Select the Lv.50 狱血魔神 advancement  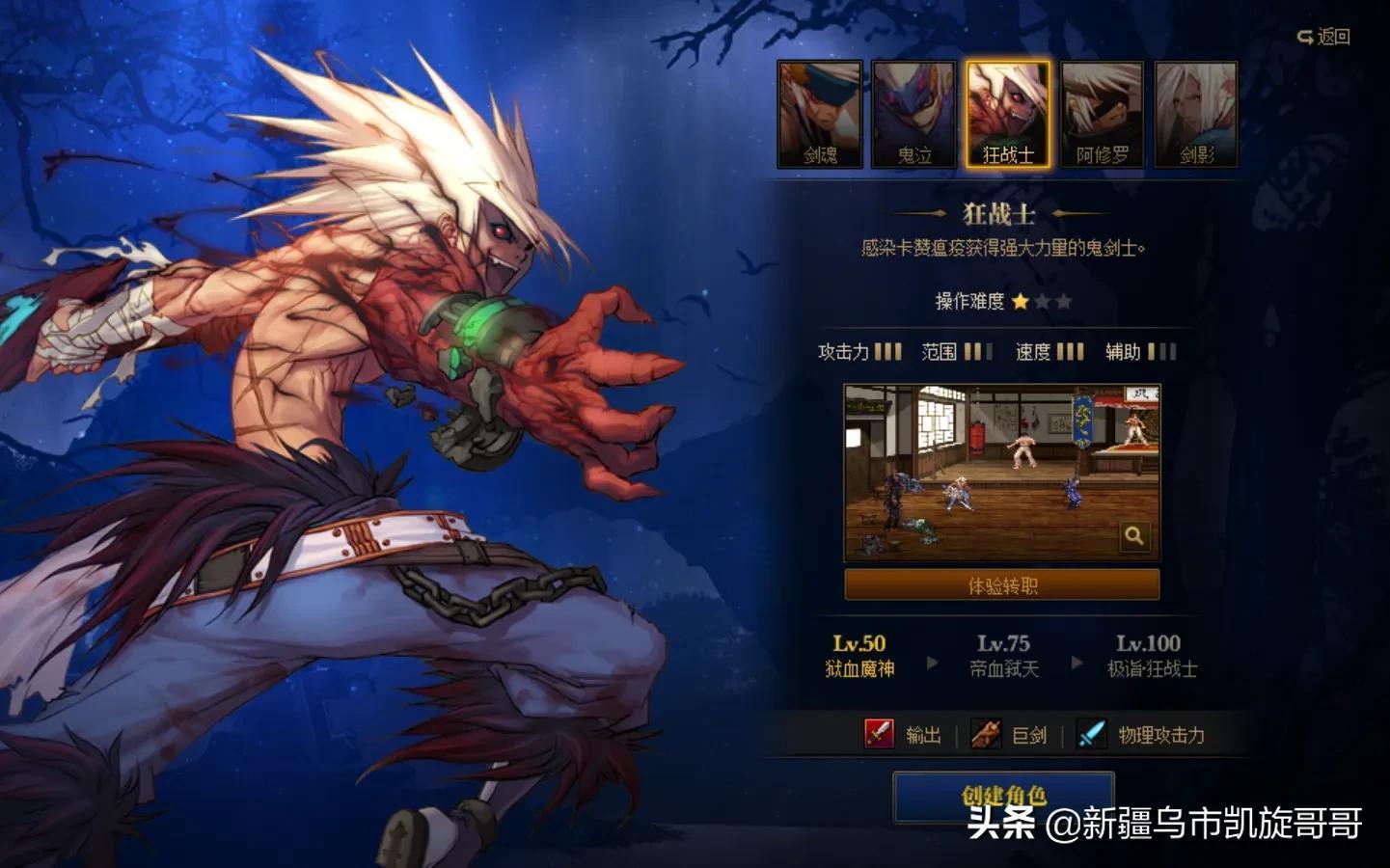click(x=859, y=656)
